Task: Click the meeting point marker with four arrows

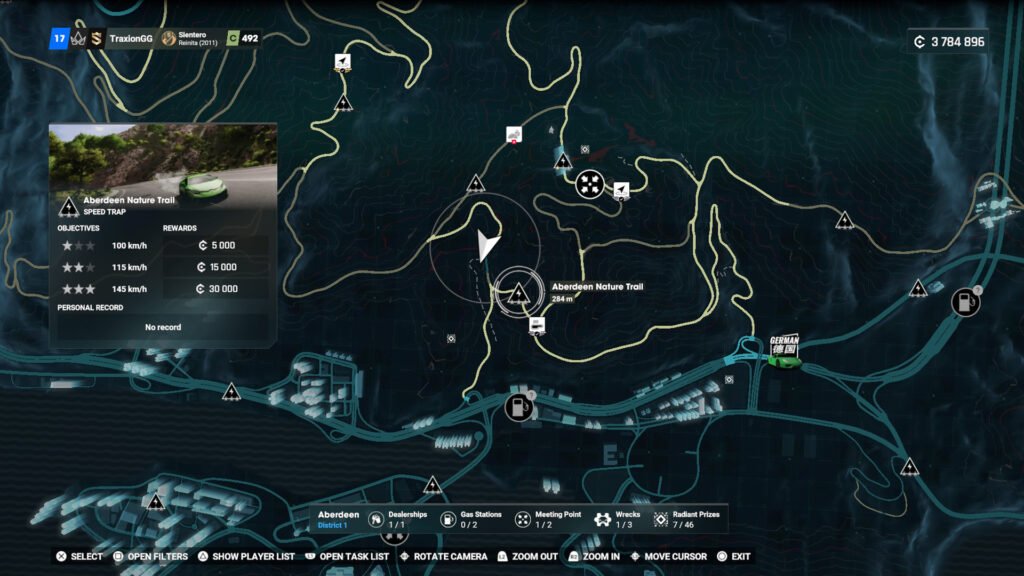Action: pos(590,184)
